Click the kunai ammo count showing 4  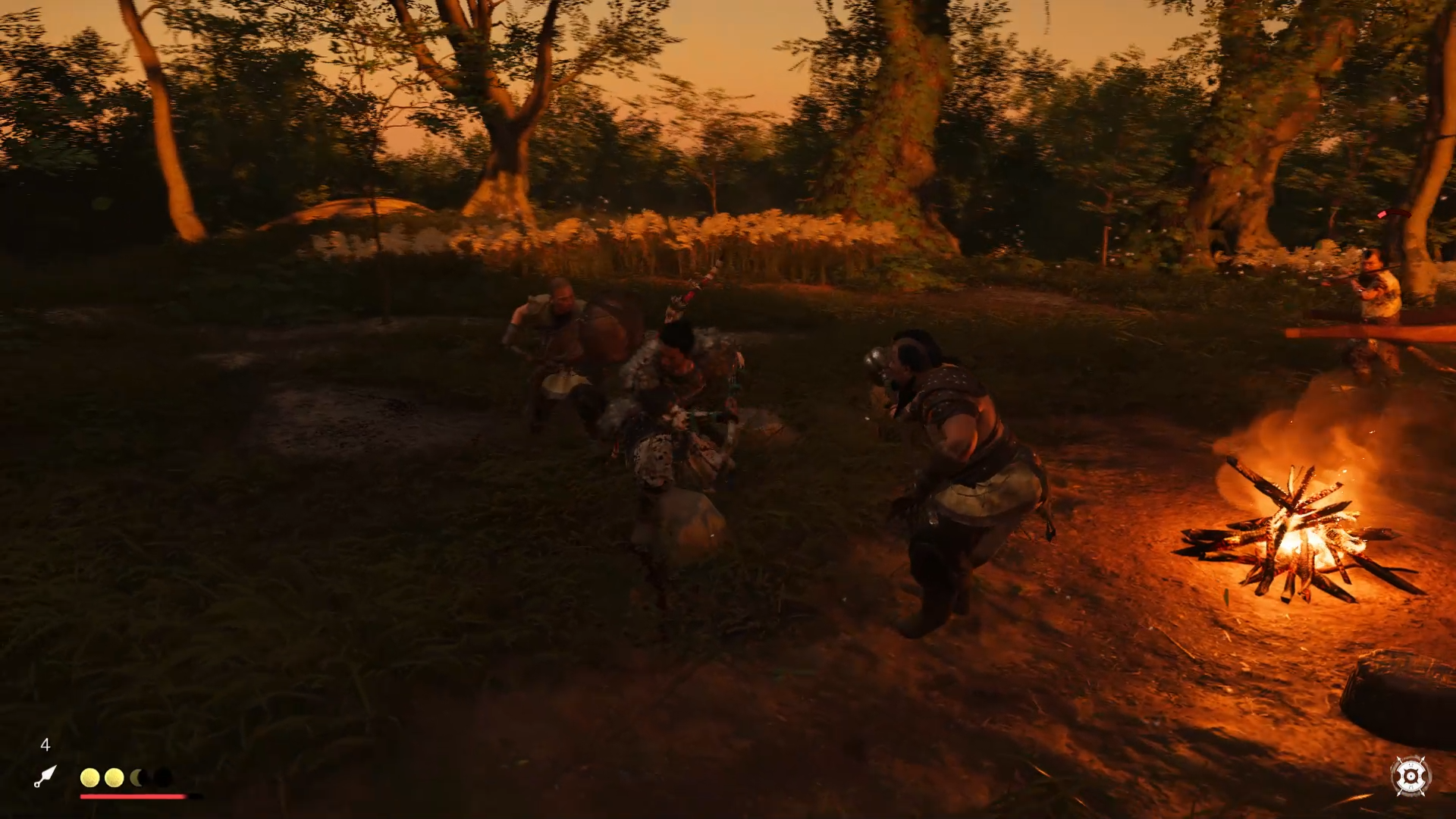[x=45, y=745]
